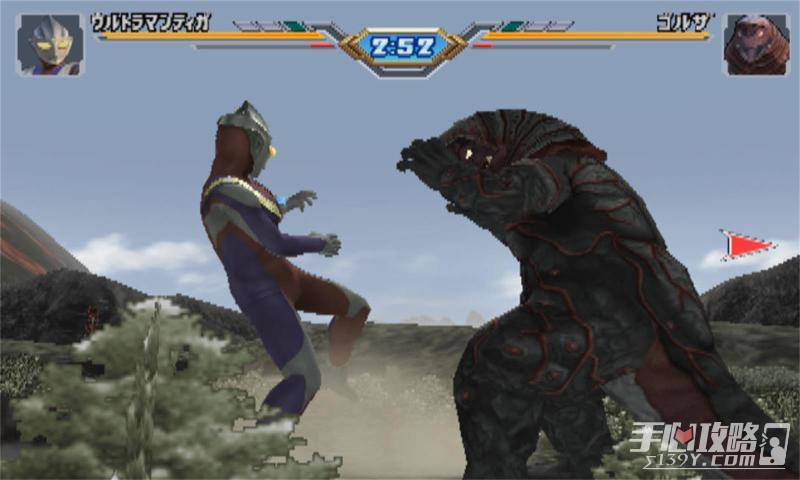
Task: Click the Golza monster opponent portrait
Action: point(756,45)
